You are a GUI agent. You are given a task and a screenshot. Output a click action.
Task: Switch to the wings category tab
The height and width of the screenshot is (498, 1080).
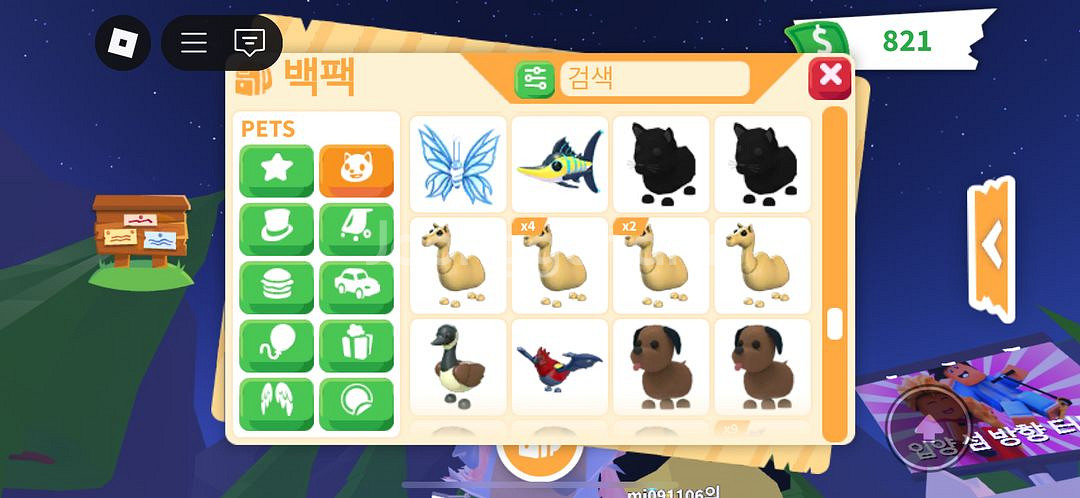276,404
